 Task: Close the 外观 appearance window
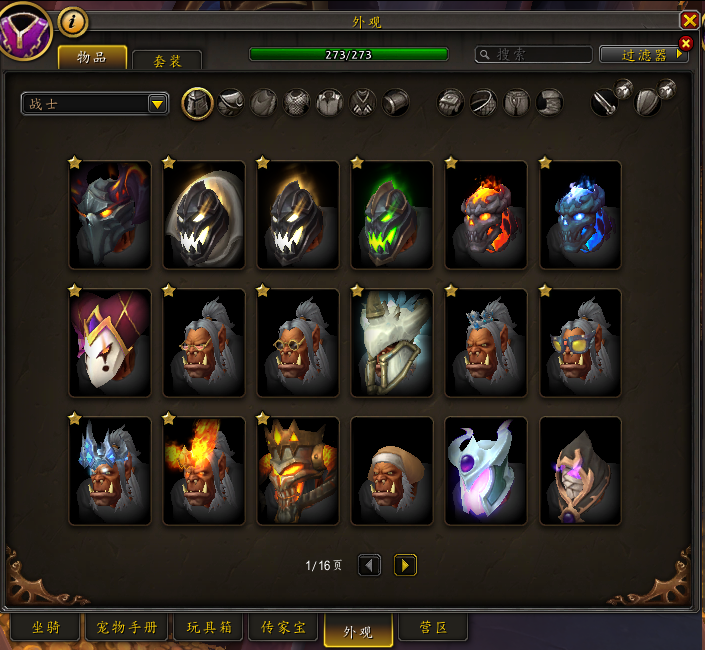coord(689,20)
